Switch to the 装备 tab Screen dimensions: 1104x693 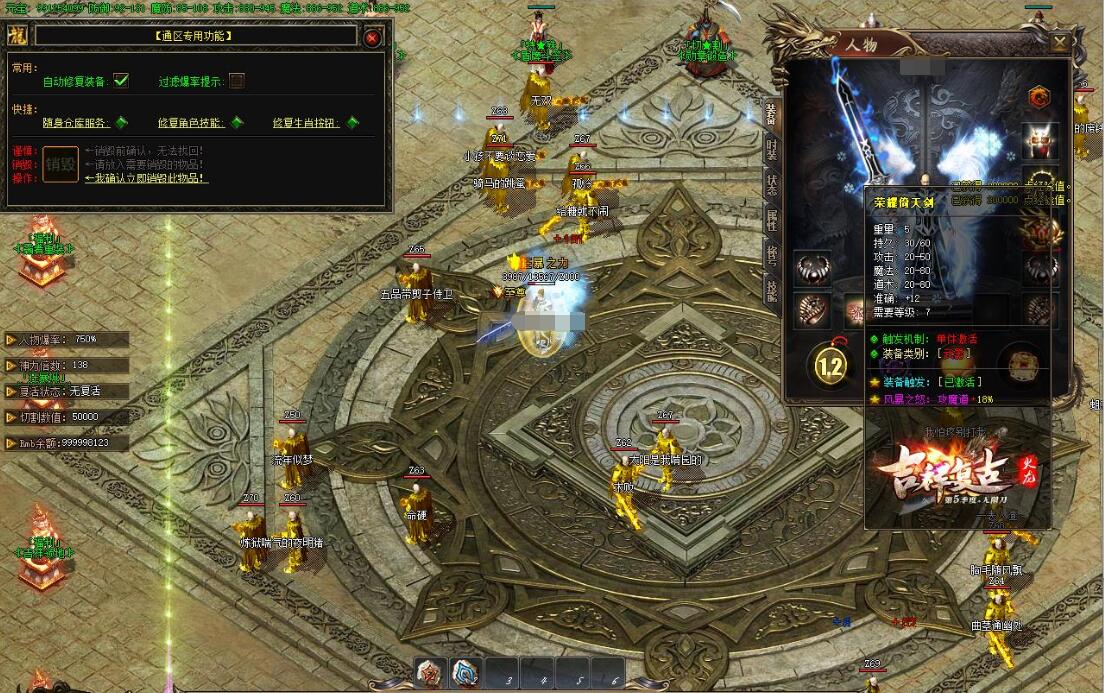[x=771, y=111]
